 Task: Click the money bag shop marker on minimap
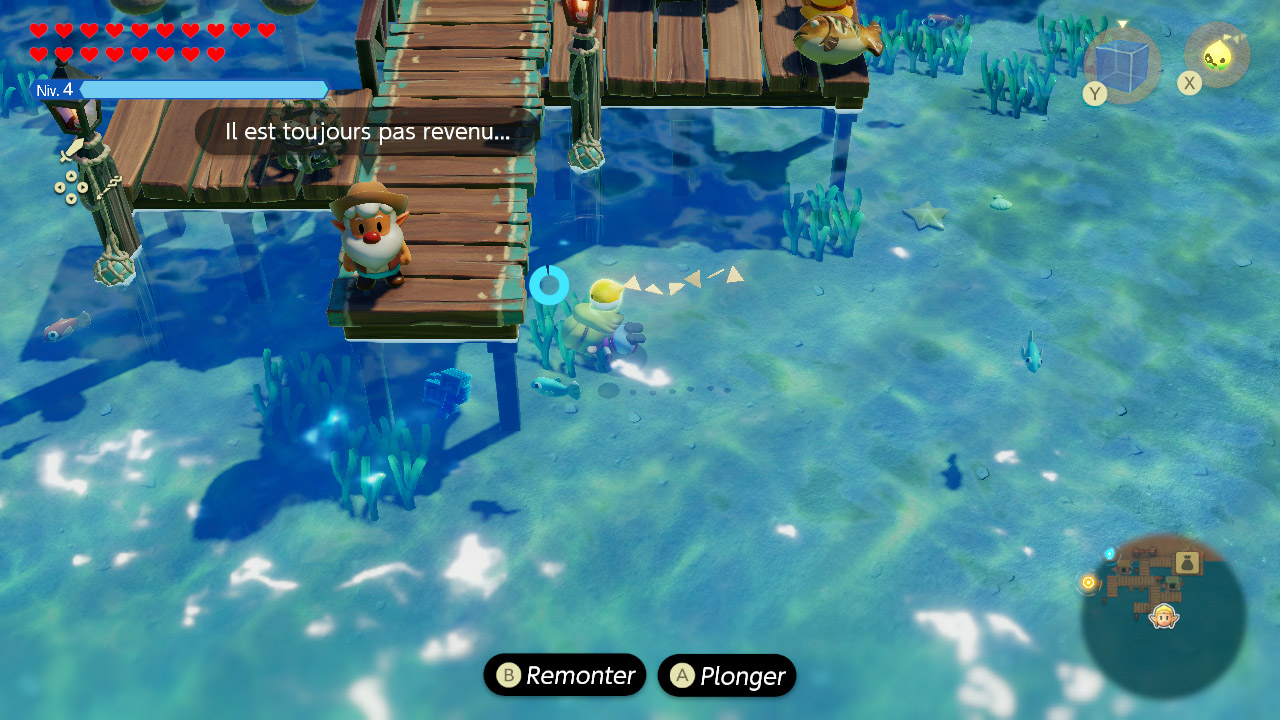(1187, 562)
